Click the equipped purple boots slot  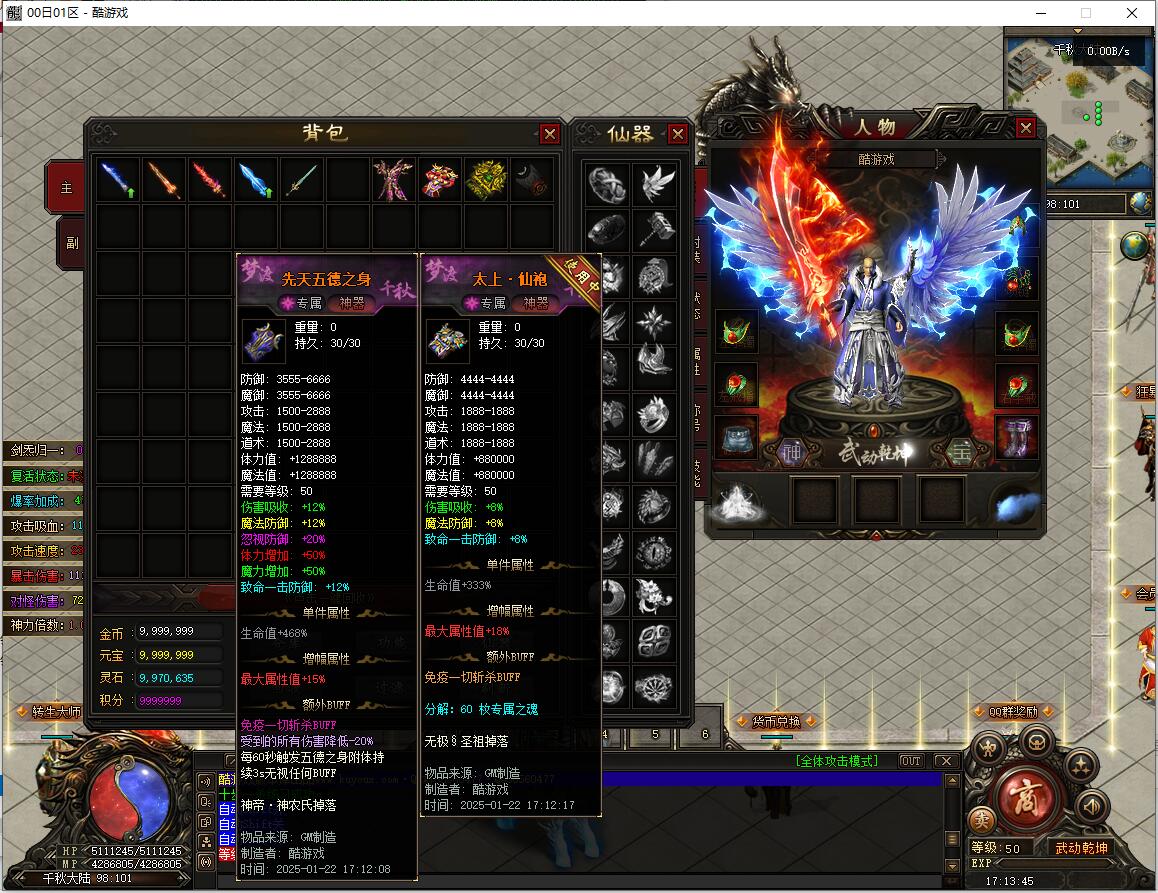coord(1016,438)
